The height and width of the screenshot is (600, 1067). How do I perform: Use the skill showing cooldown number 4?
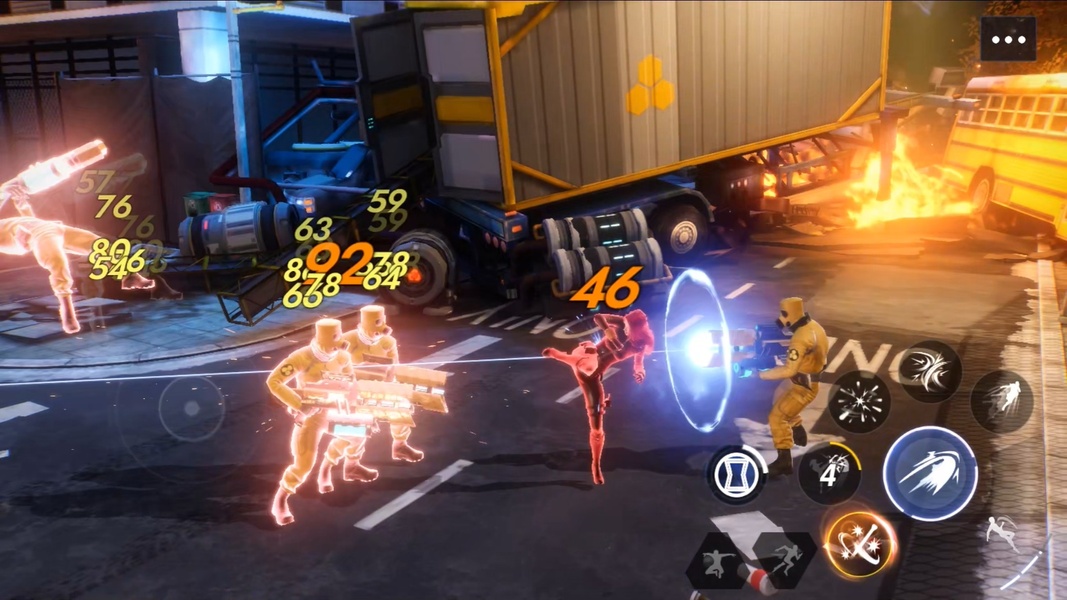(x=829, y=473)
